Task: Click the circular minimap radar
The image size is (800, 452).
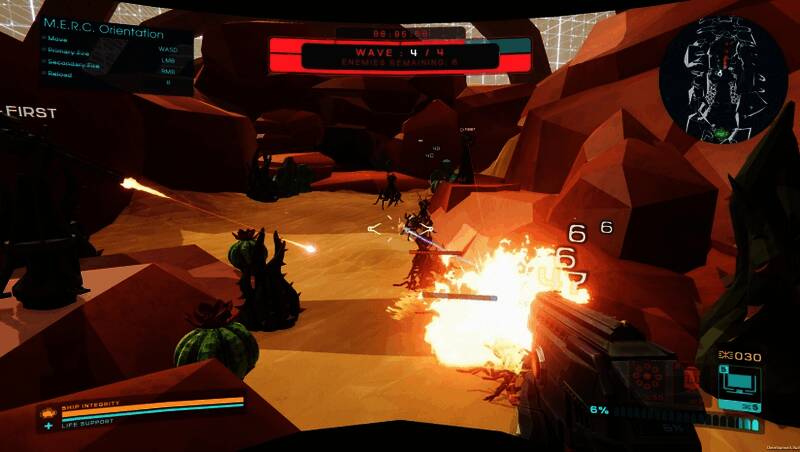Action: (723, 79)
